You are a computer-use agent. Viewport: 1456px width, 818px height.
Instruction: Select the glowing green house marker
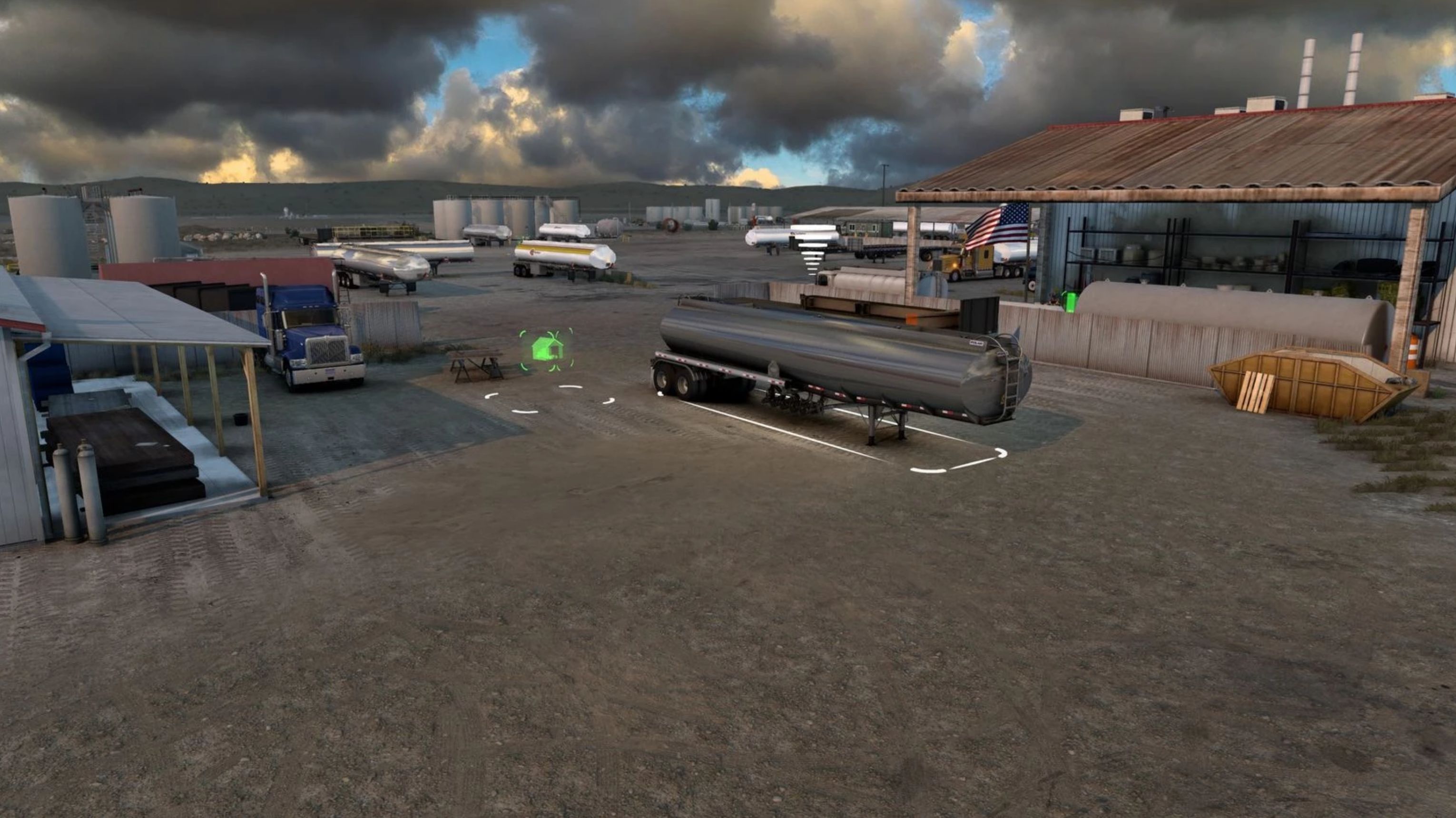click(547, 349)
